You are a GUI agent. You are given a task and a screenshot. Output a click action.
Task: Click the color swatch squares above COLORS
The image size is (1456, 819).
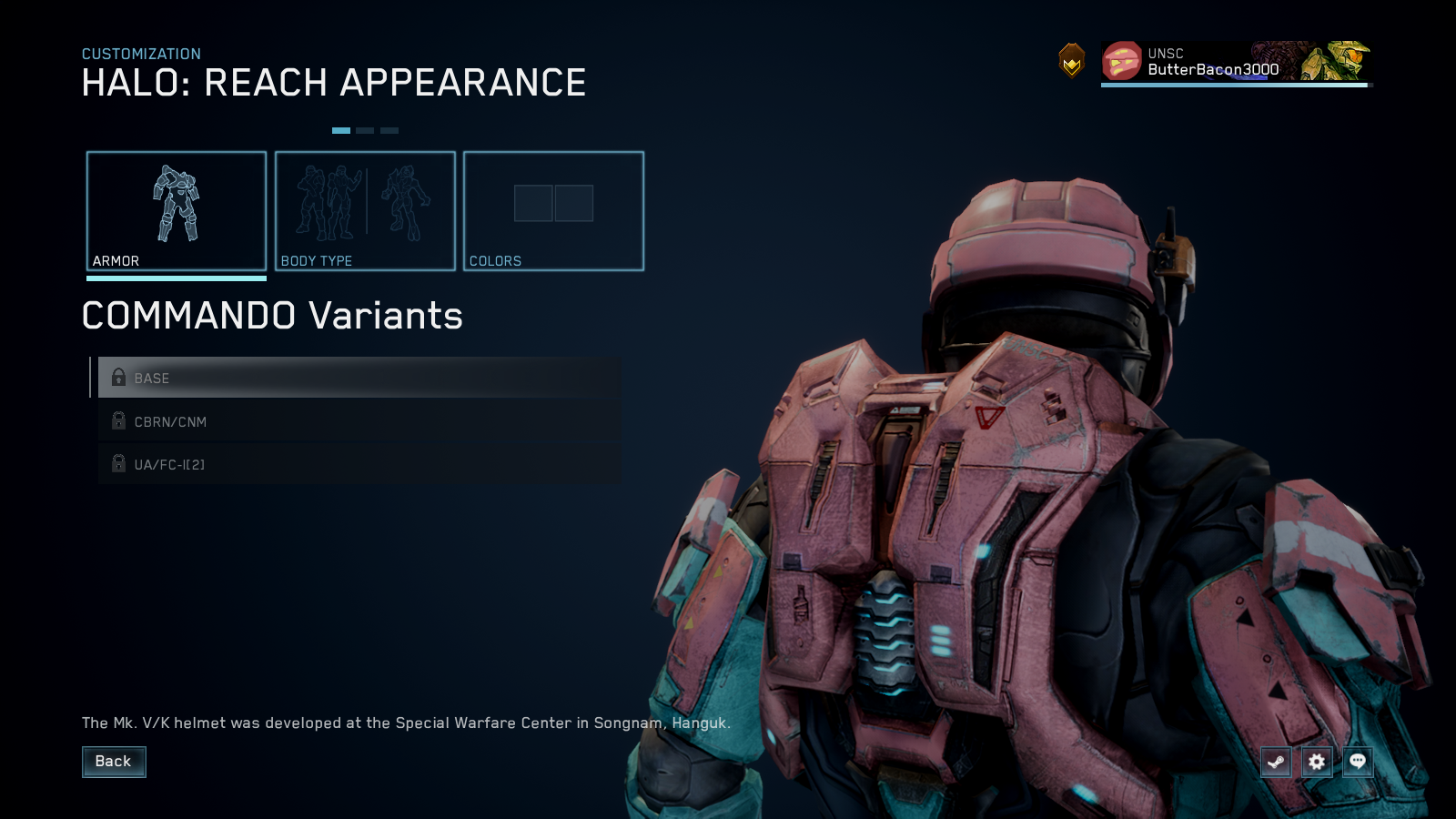(x=554, y=204)
